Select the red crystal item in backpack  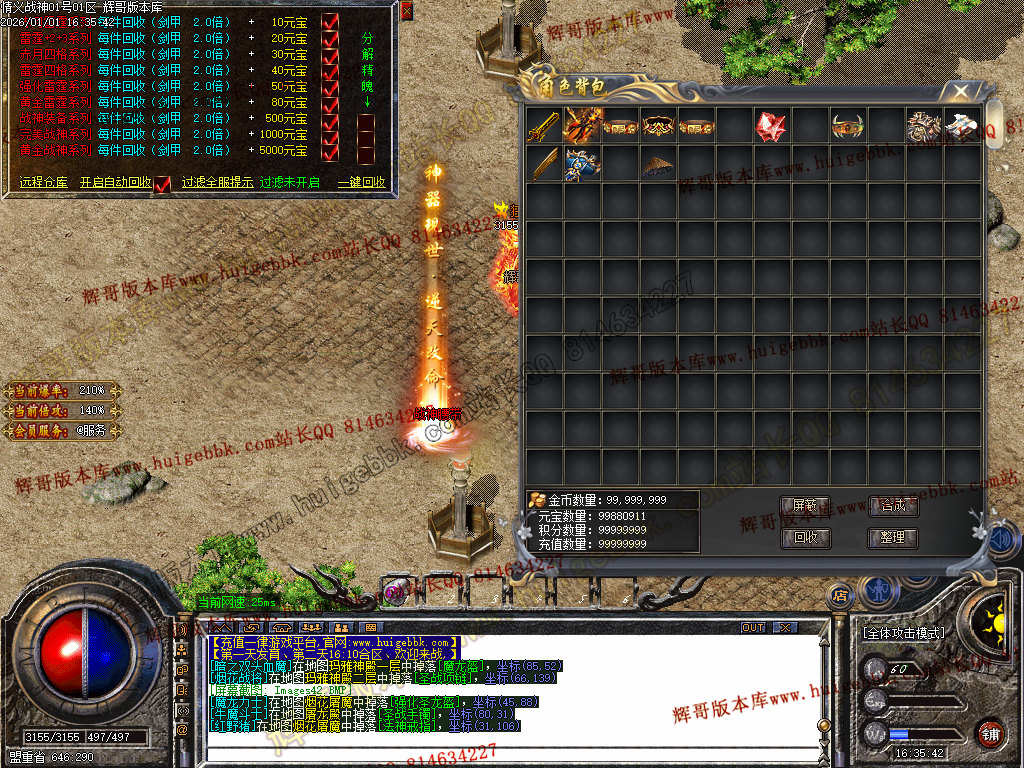(770, 127)
